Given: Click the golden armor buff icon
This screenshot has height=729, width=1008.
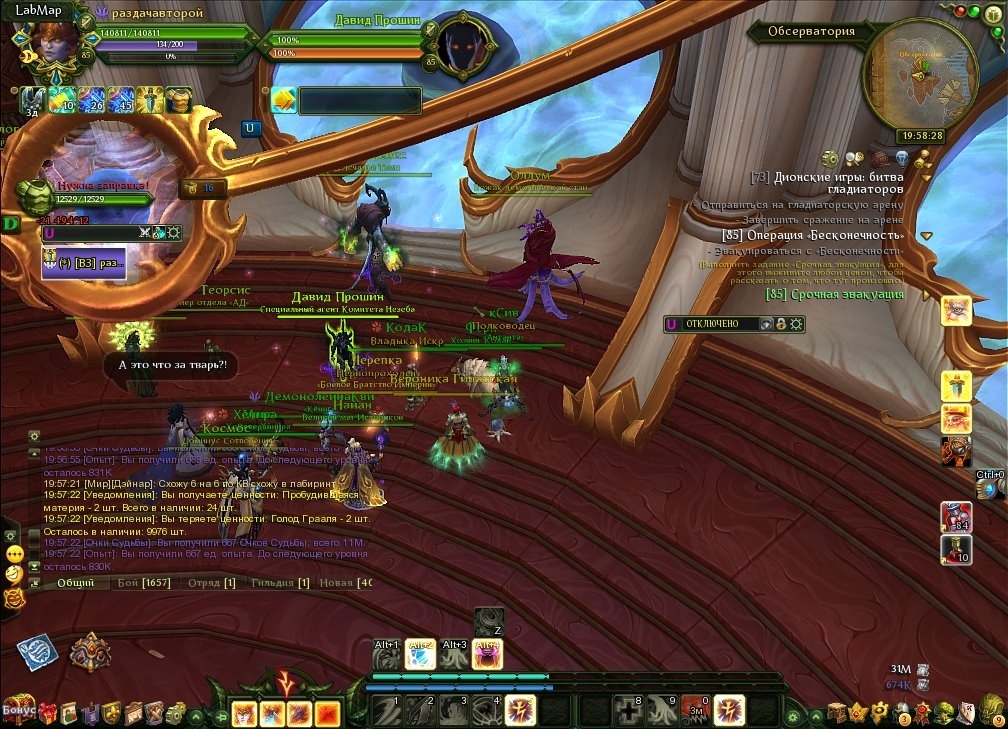Looking at the screenshot, I should pos(179,100).
